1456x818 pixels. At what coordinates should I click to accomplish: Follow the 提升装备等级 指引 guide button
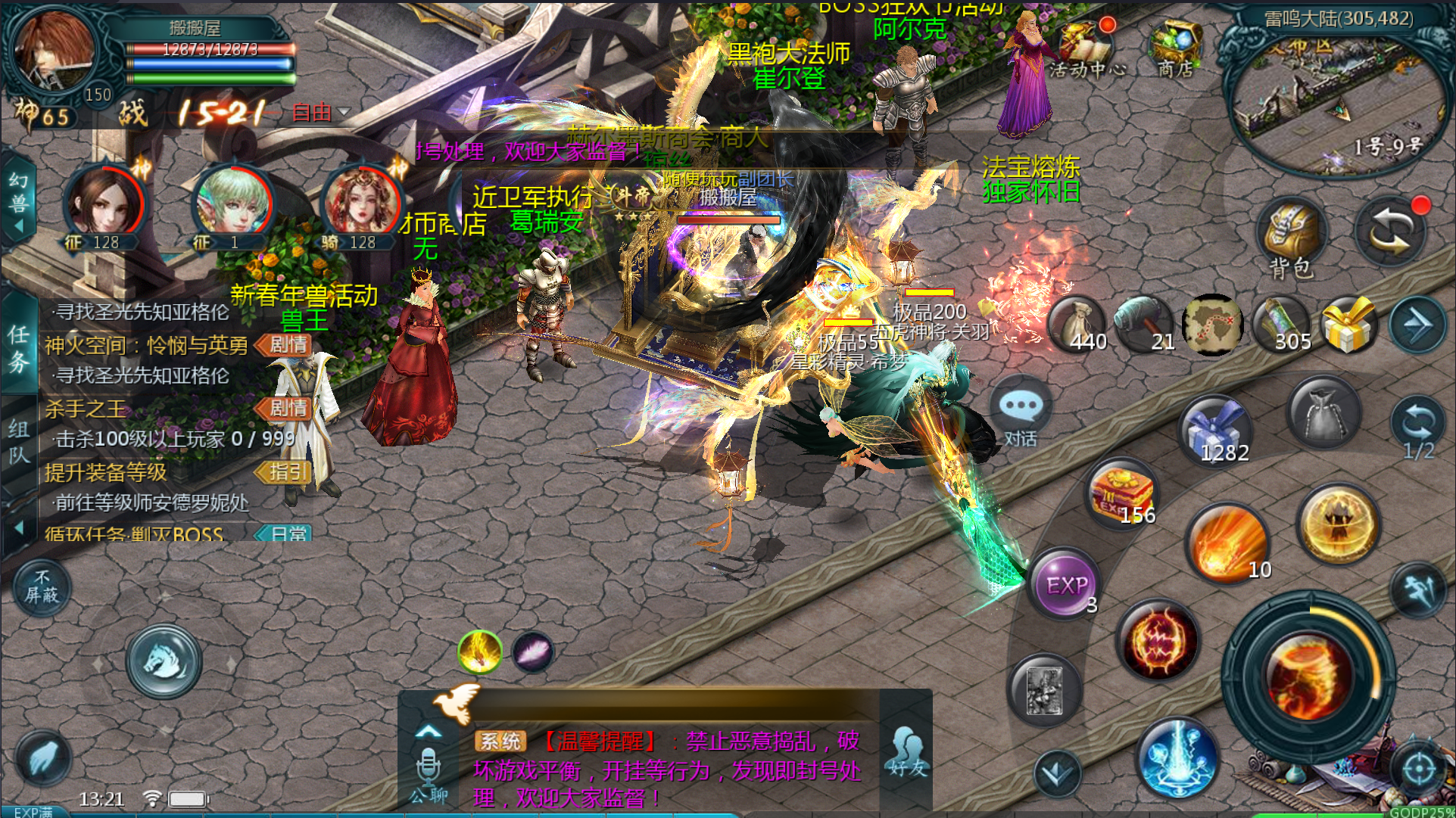coord(283,472)
